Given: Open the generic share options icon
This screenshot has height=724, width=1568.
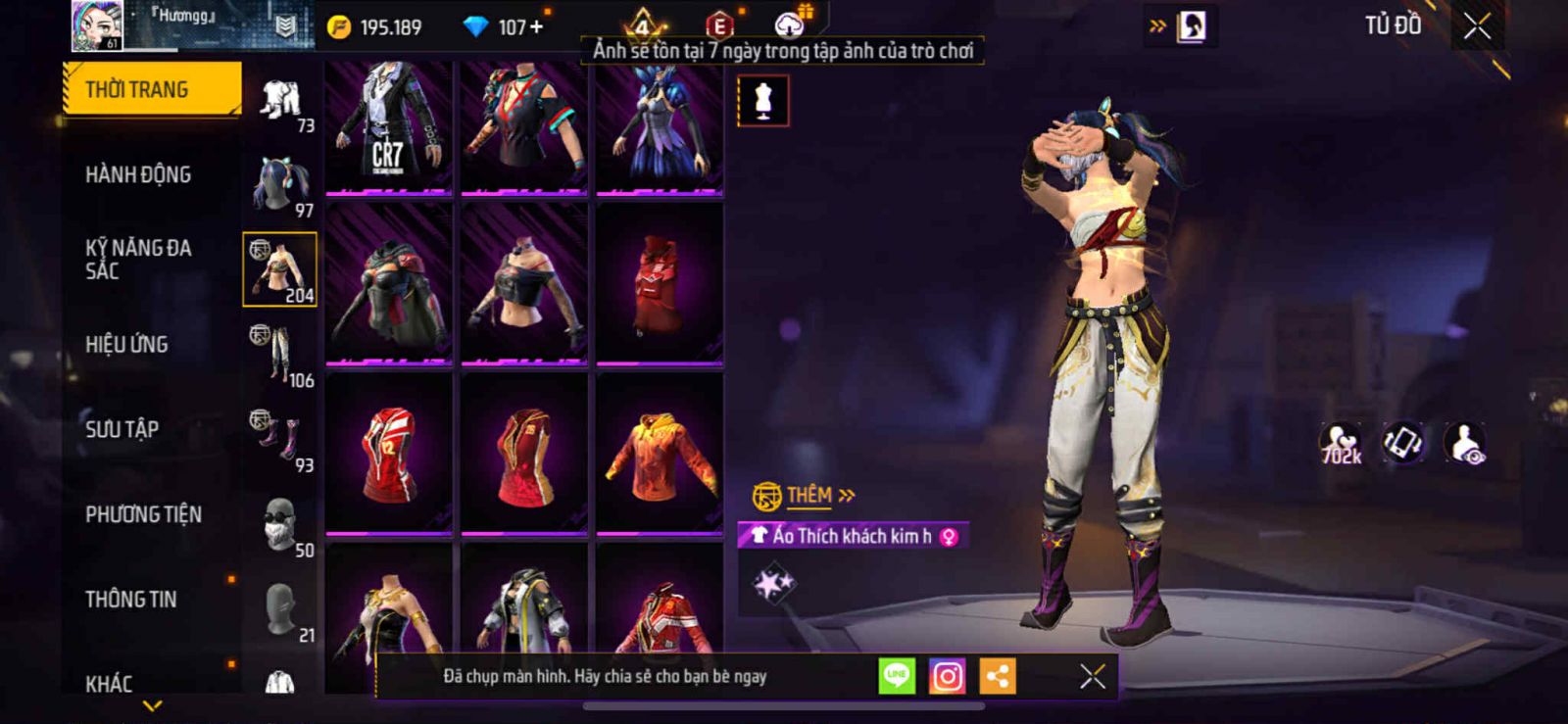Looking at the screenshot, I should [998, 676].
